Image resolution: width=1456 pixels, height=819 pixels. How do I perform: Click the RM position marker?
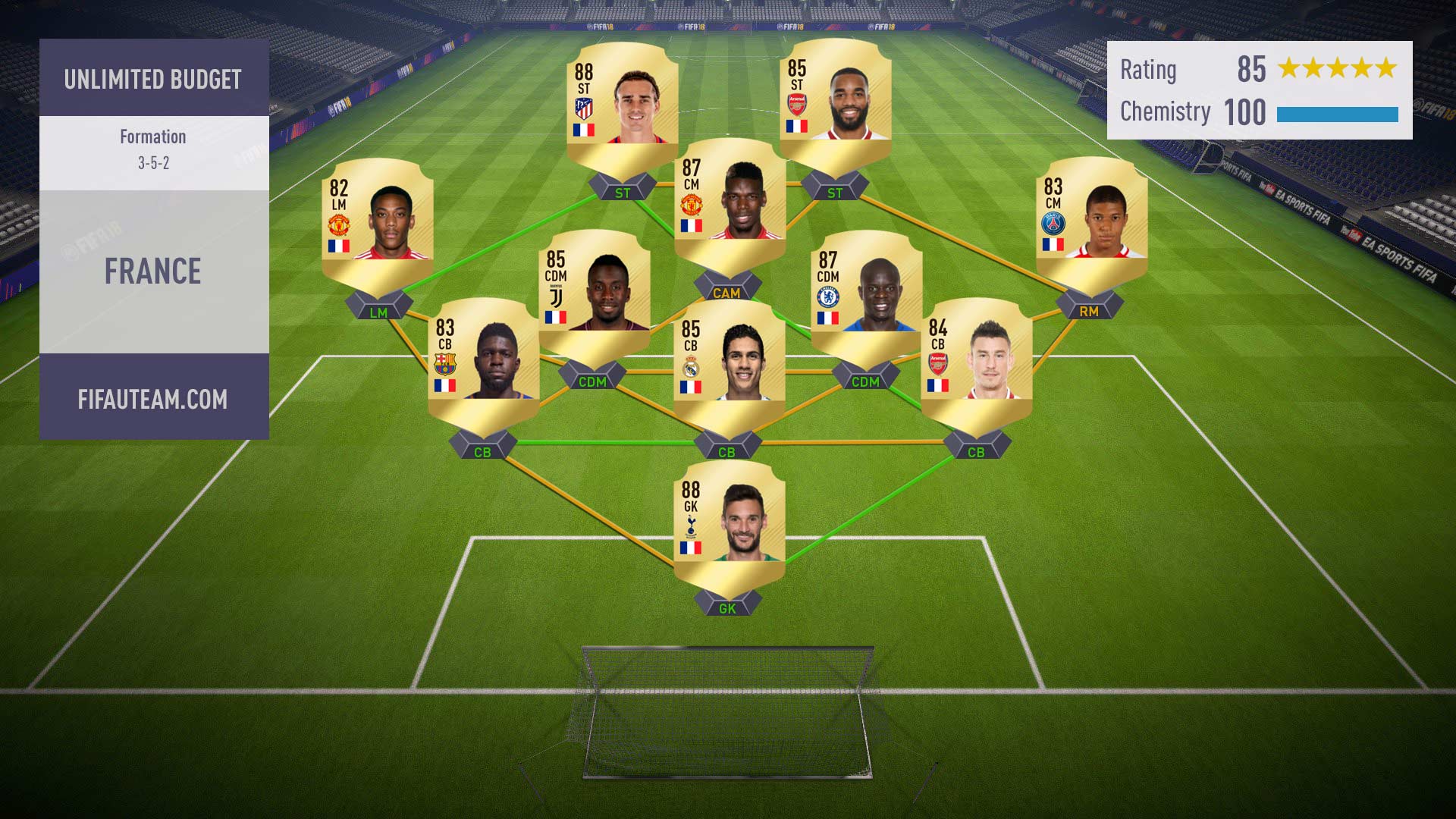pyautogui.click(x=1088, y=311)
